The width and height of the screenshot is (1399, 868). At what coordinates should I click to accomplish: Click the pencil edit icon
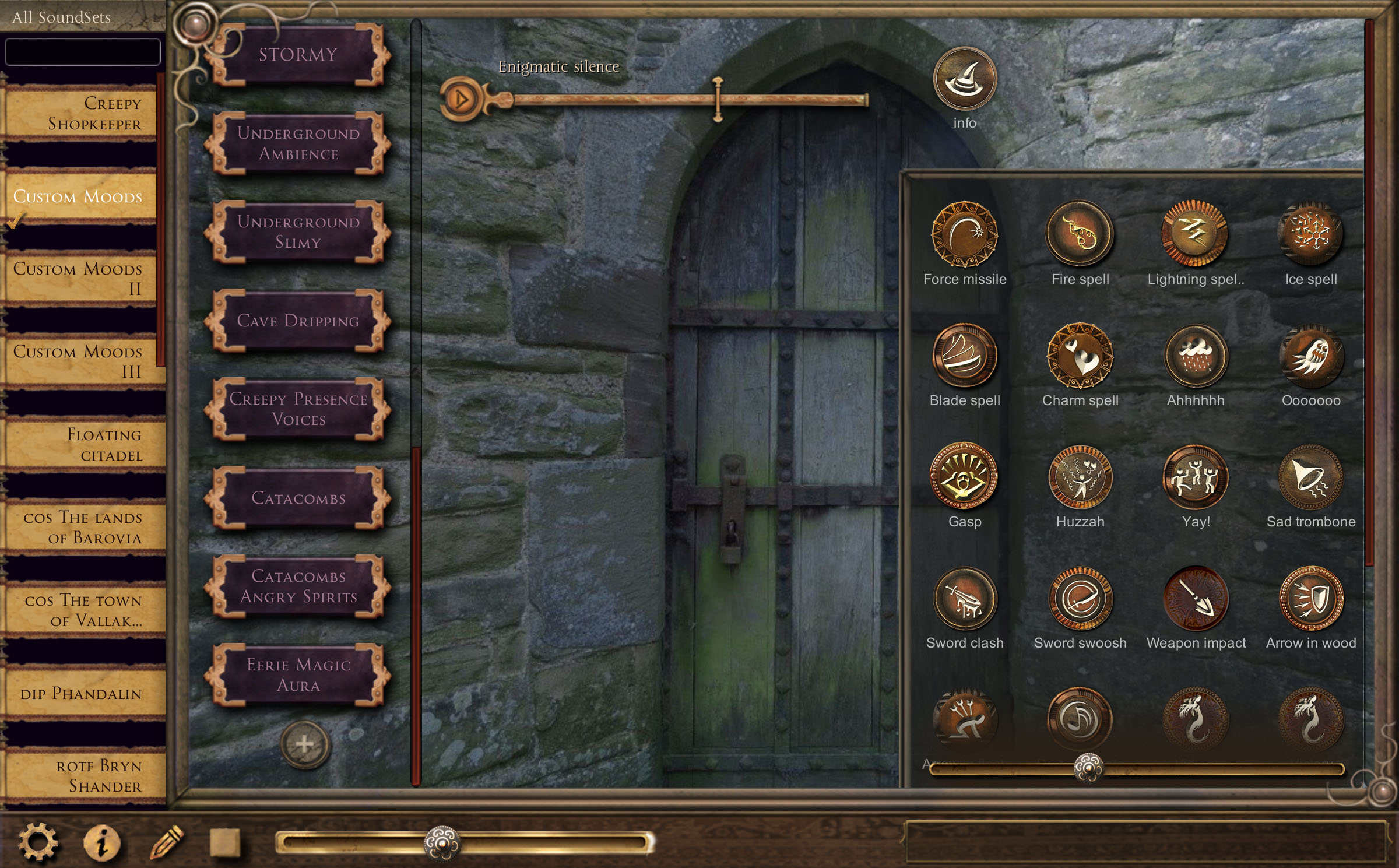tap(167, 842)
